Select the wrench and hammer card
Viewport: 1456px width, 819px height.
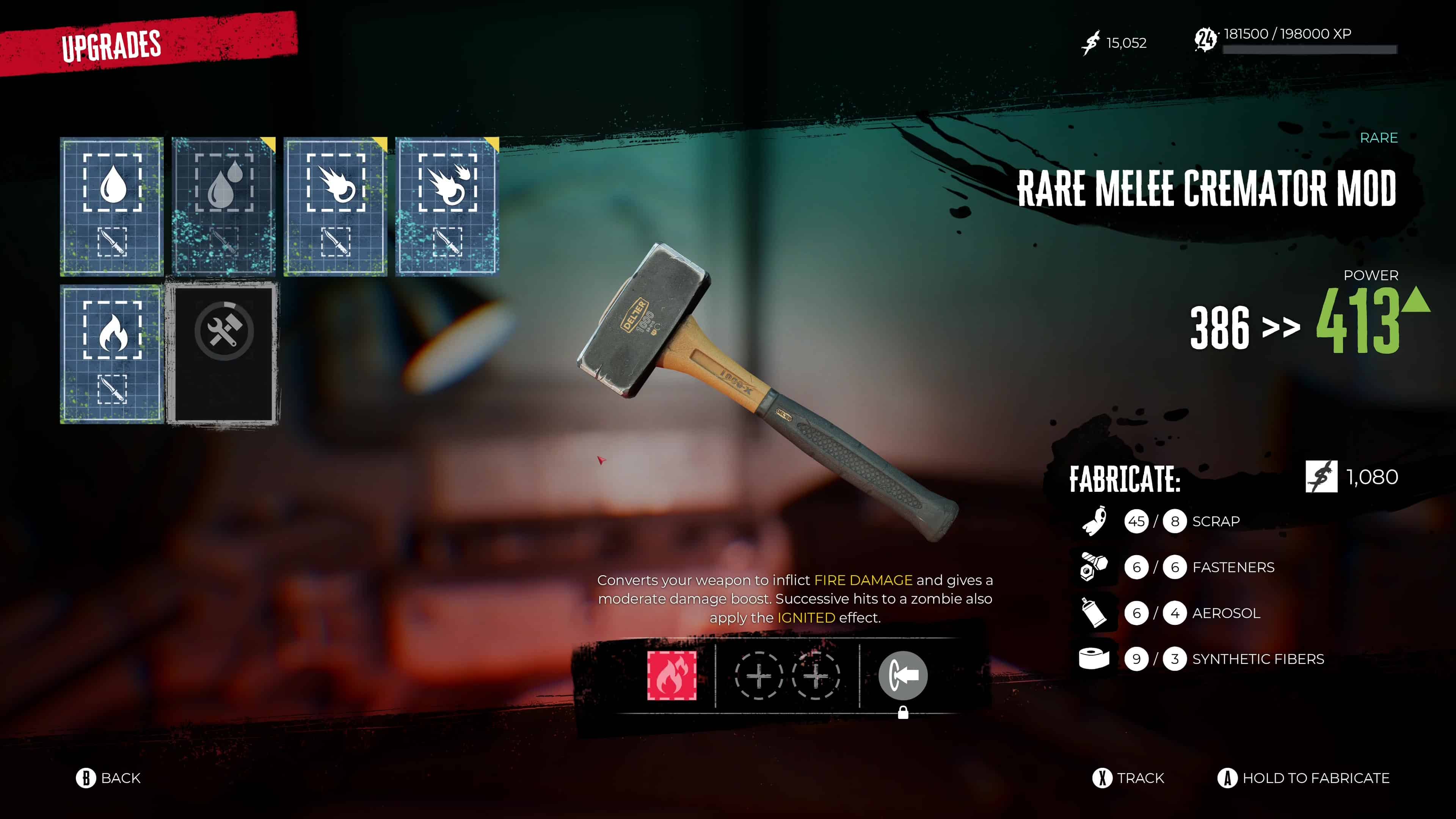pyautogui.click(x=224, y=354)
